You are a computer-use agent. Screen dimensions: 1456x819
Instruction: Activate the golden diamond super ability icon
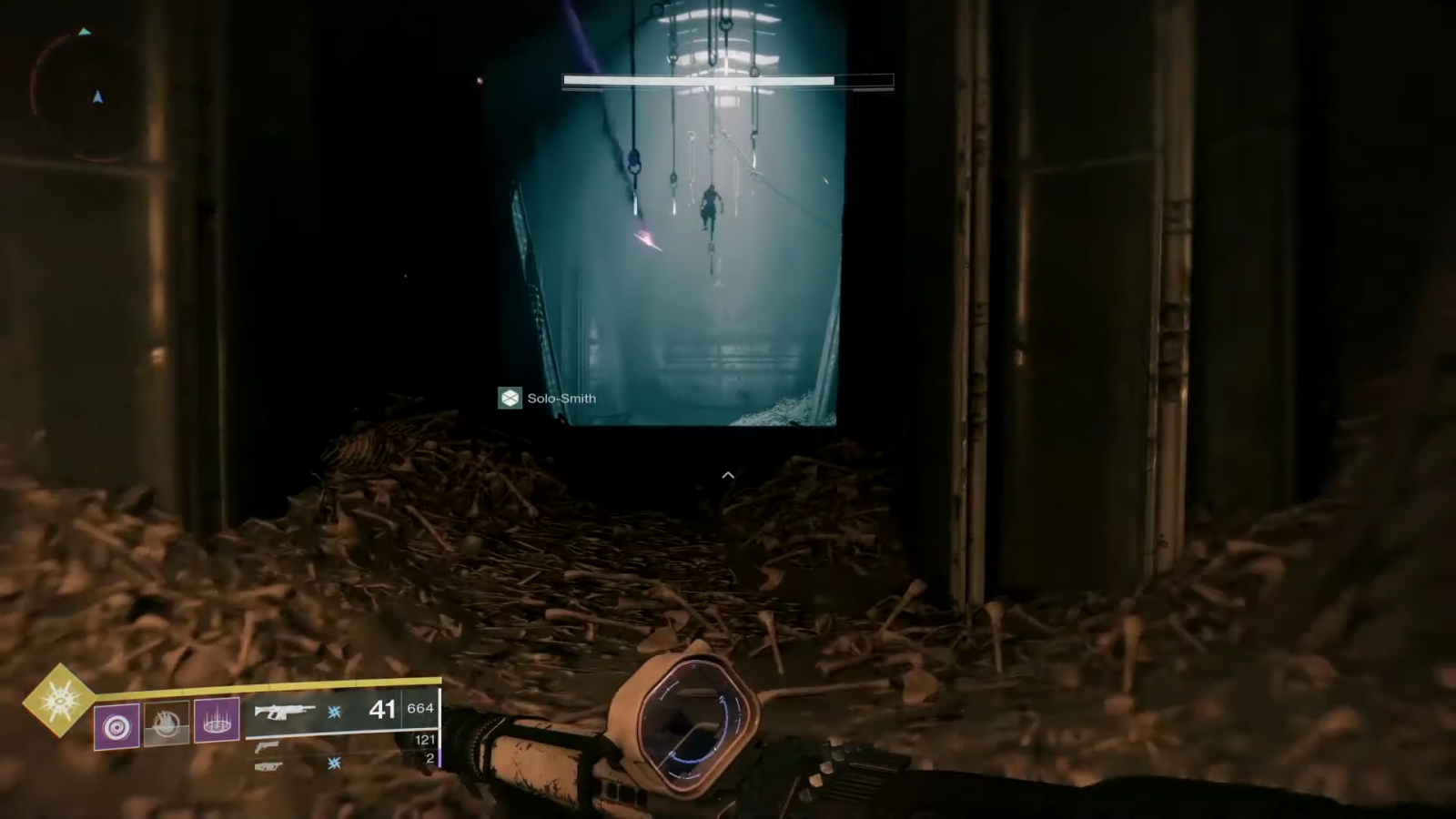pos(58,699)
